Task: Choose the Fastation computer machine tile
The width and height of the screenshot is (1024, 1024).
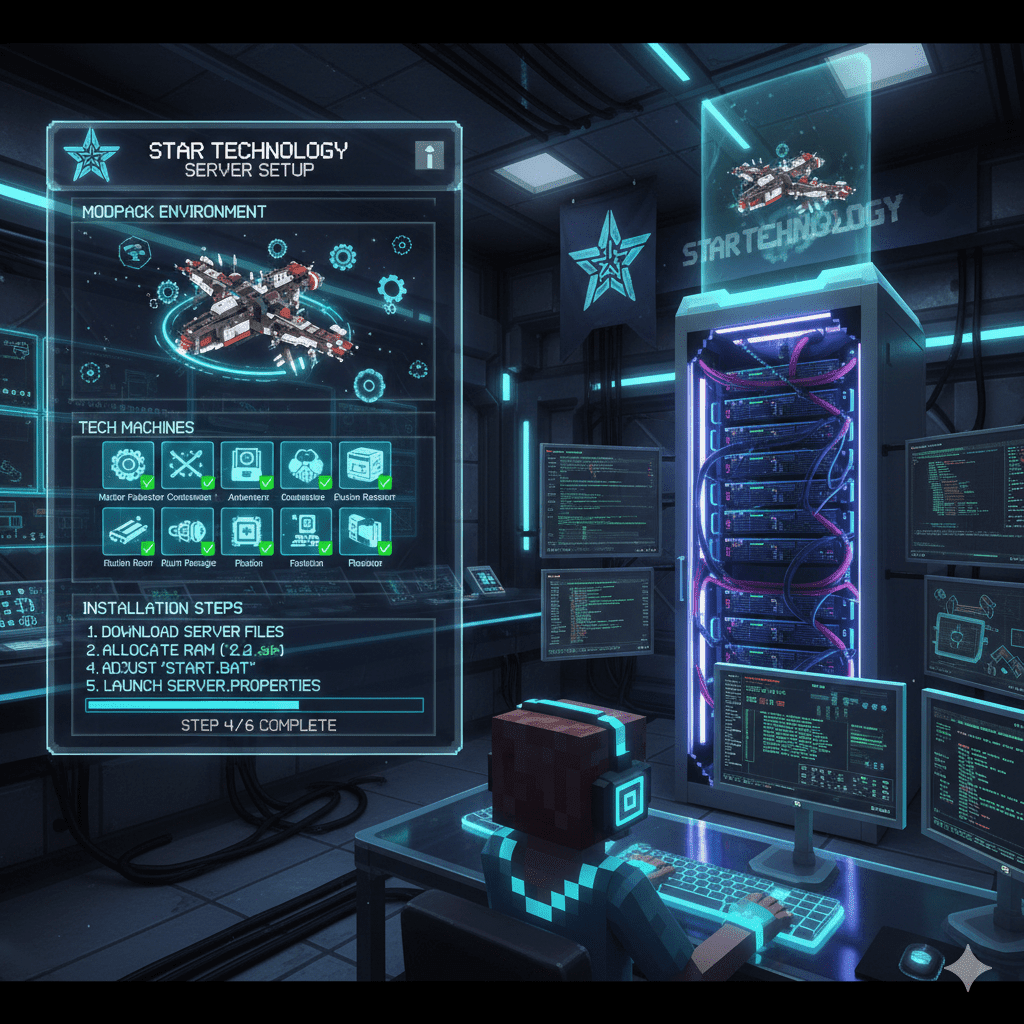Action: pos(306,532)
